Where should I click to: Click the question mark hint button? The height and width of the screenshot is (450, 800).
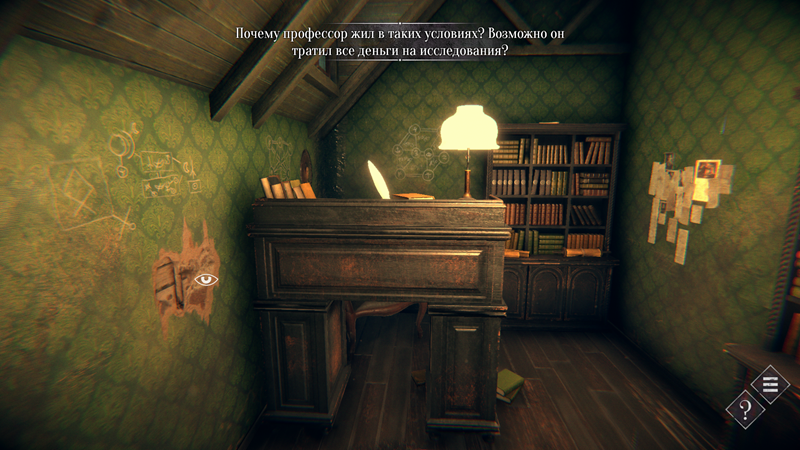click(745, 408)
